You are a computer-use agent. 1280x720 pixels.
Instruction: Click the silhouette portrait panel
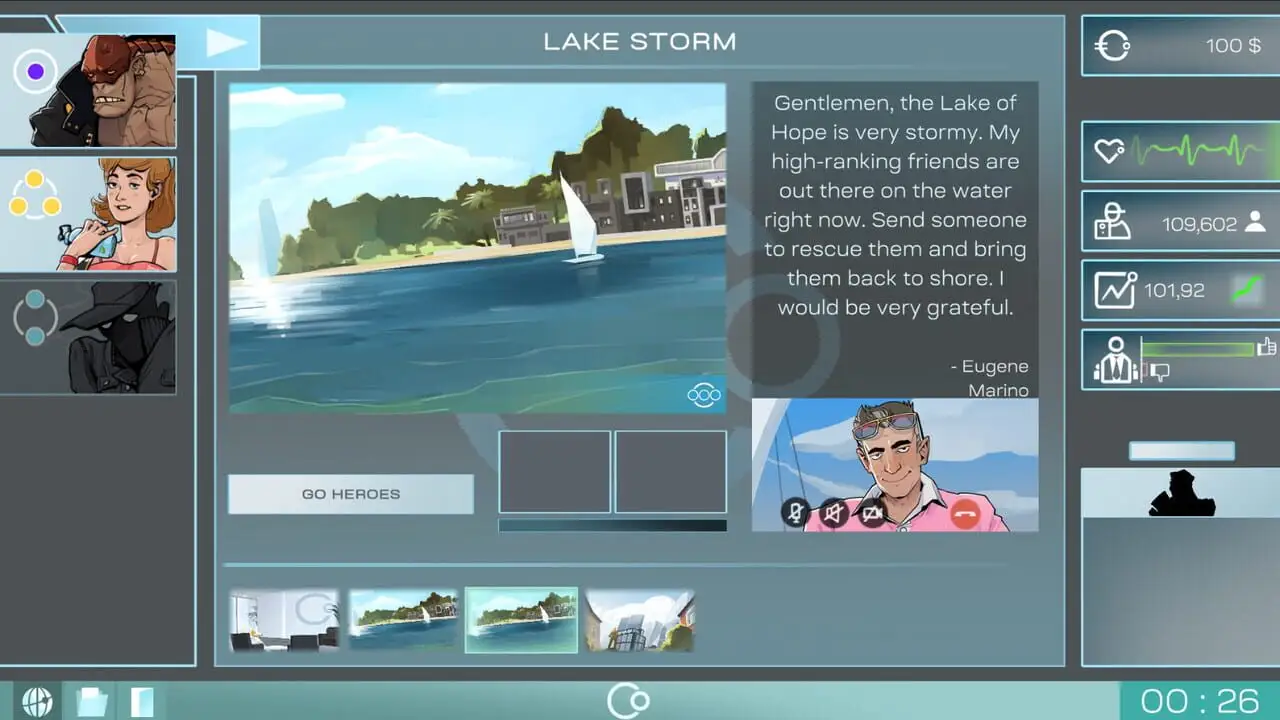click(x=1180, y=494)
